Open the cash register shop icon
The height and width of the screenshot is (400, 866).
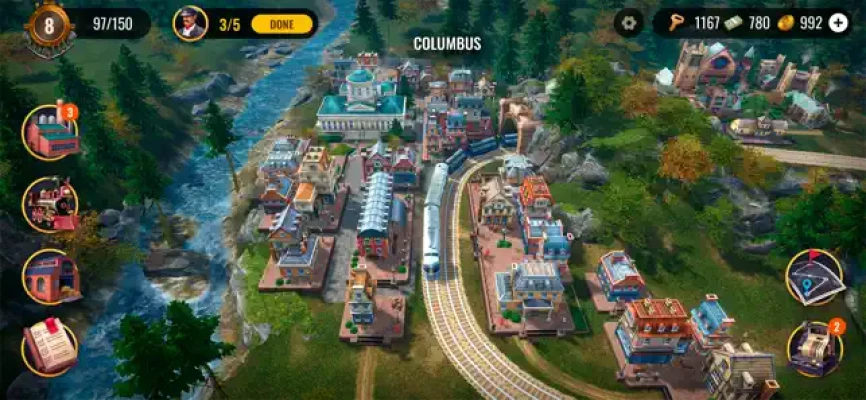(814, 348)
